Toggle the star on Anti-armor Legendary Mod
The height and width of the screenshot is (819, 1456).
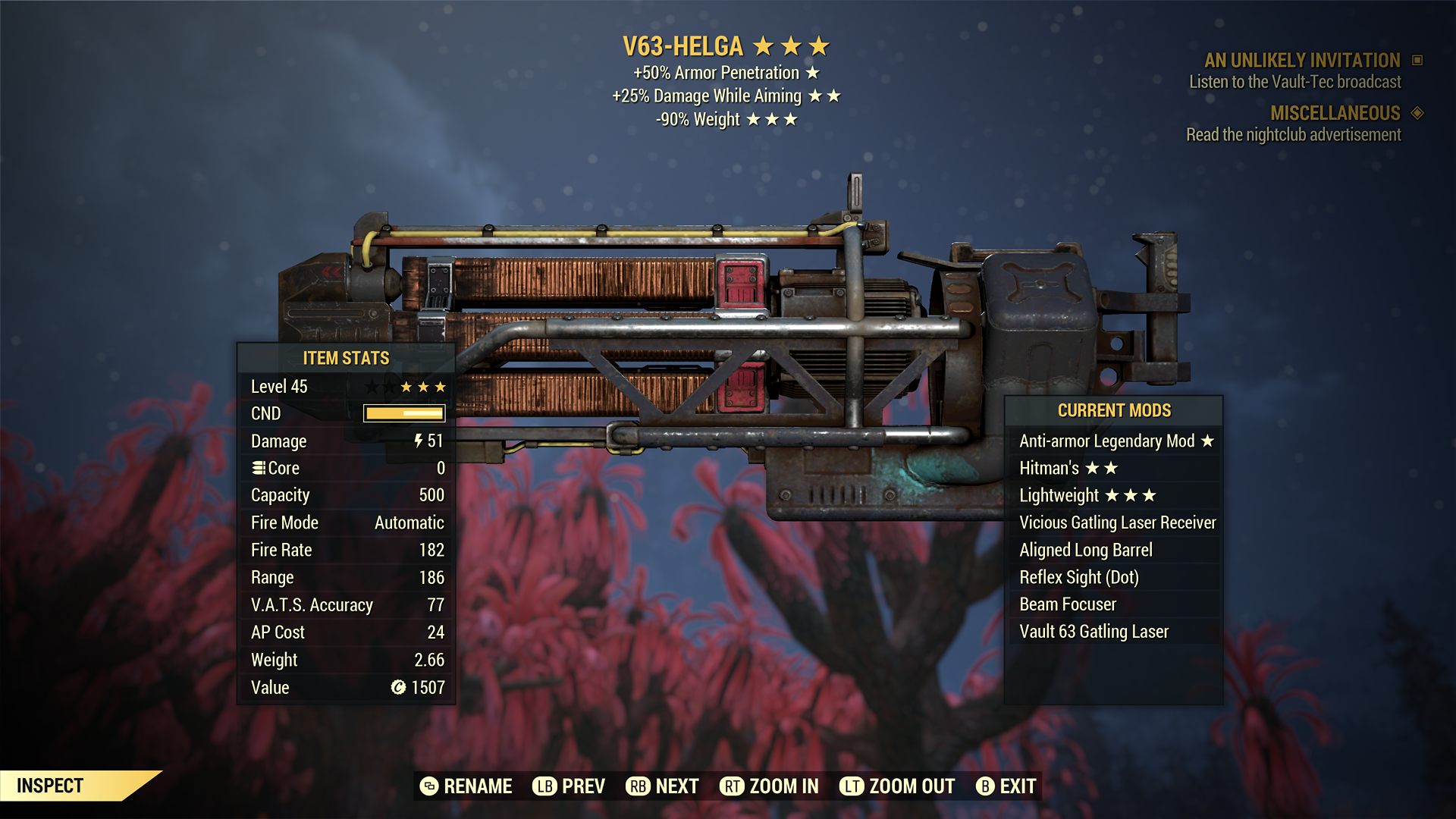(1207, 441)
